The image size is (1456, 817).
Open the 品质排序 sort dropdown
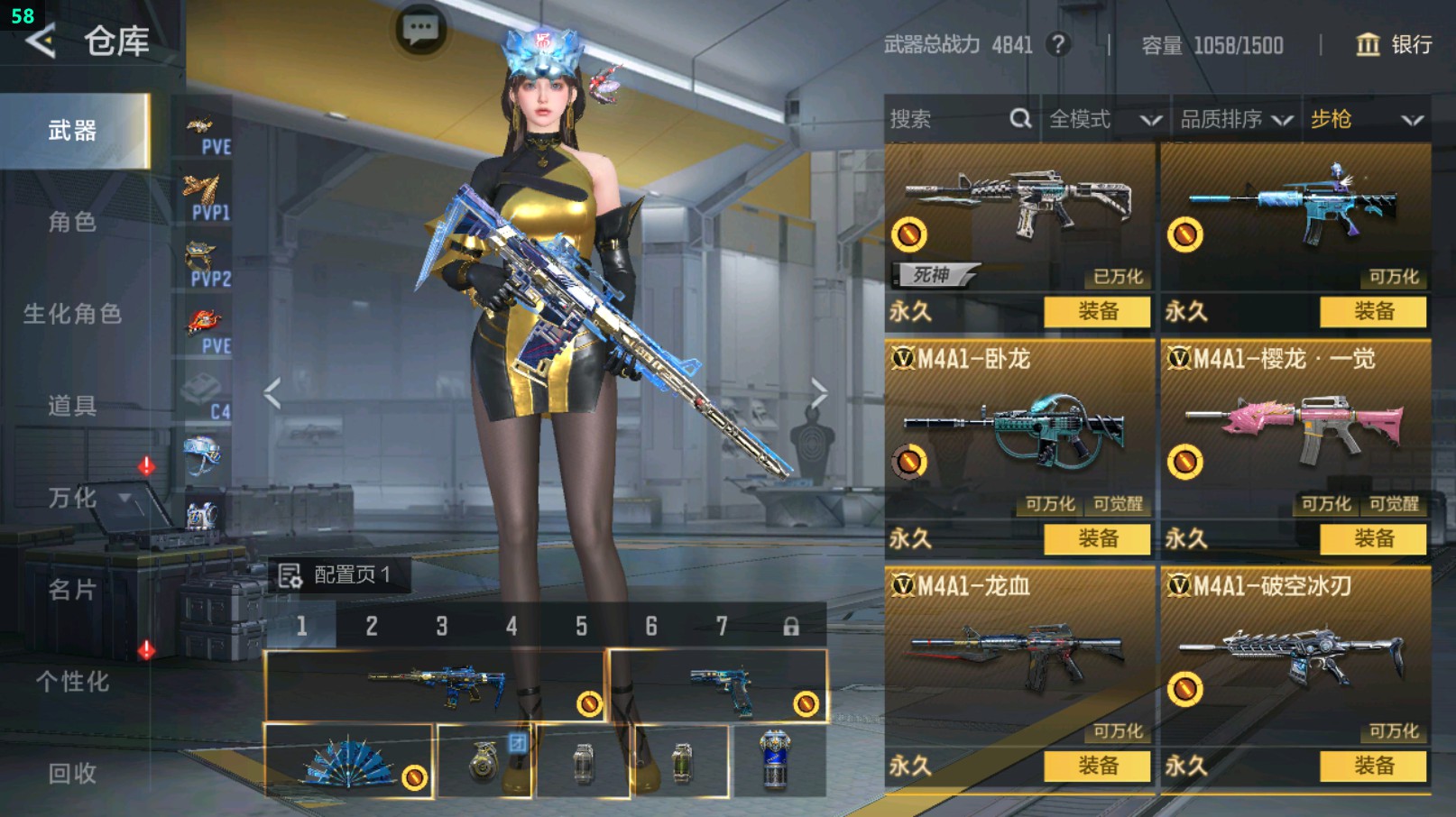1236,119
